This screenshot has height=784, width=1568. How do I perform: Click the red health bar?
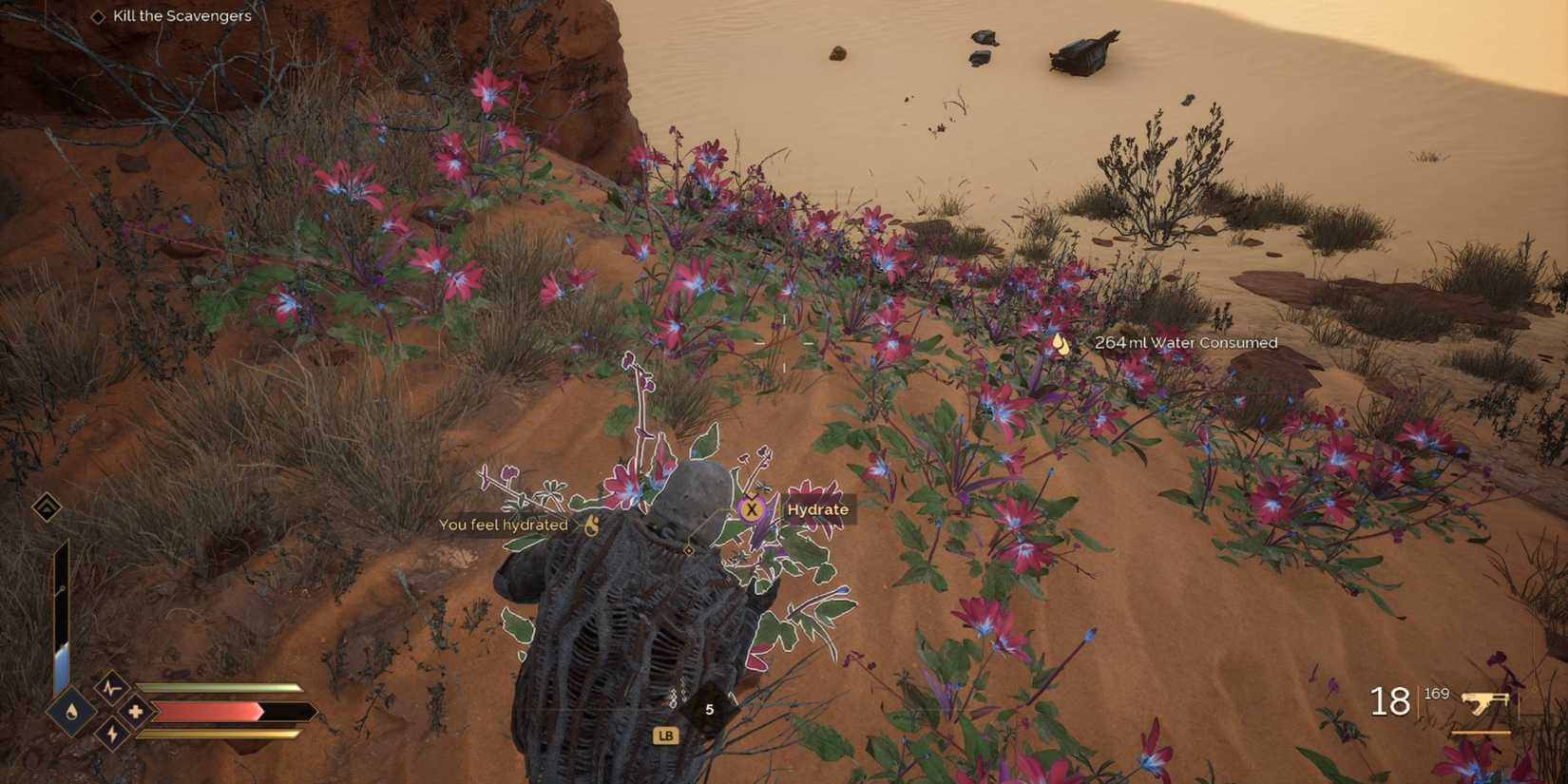[204, 709]
